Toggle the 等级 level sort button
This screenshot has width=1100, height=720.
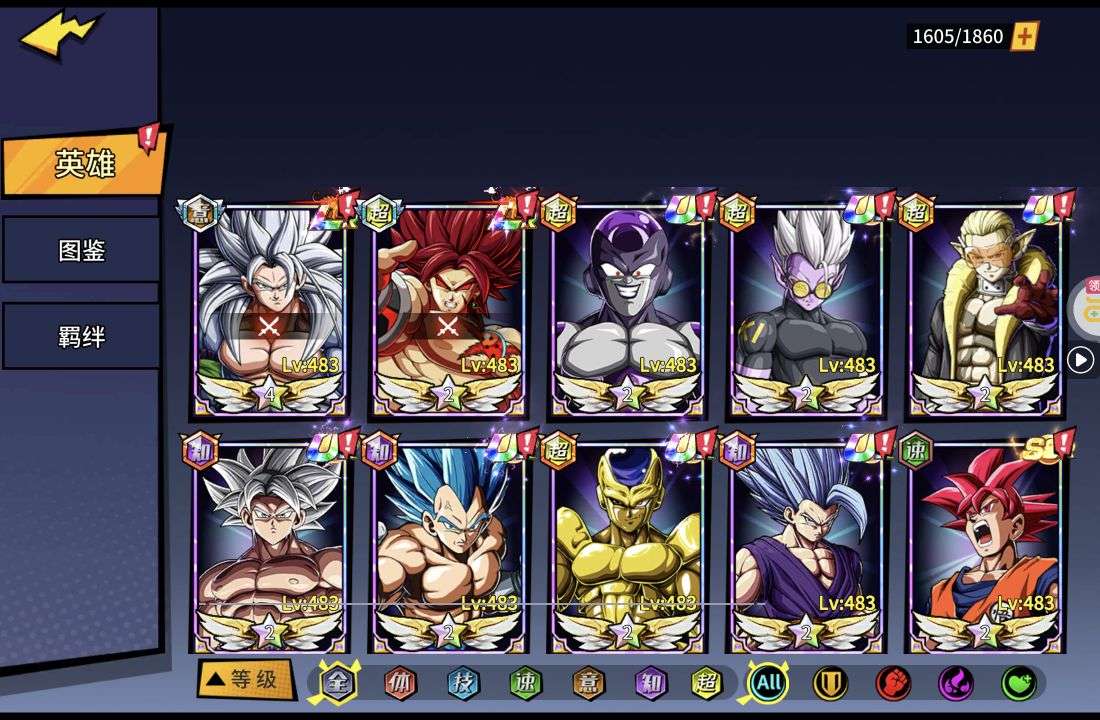pyautogui.click(x=246, y=680)
